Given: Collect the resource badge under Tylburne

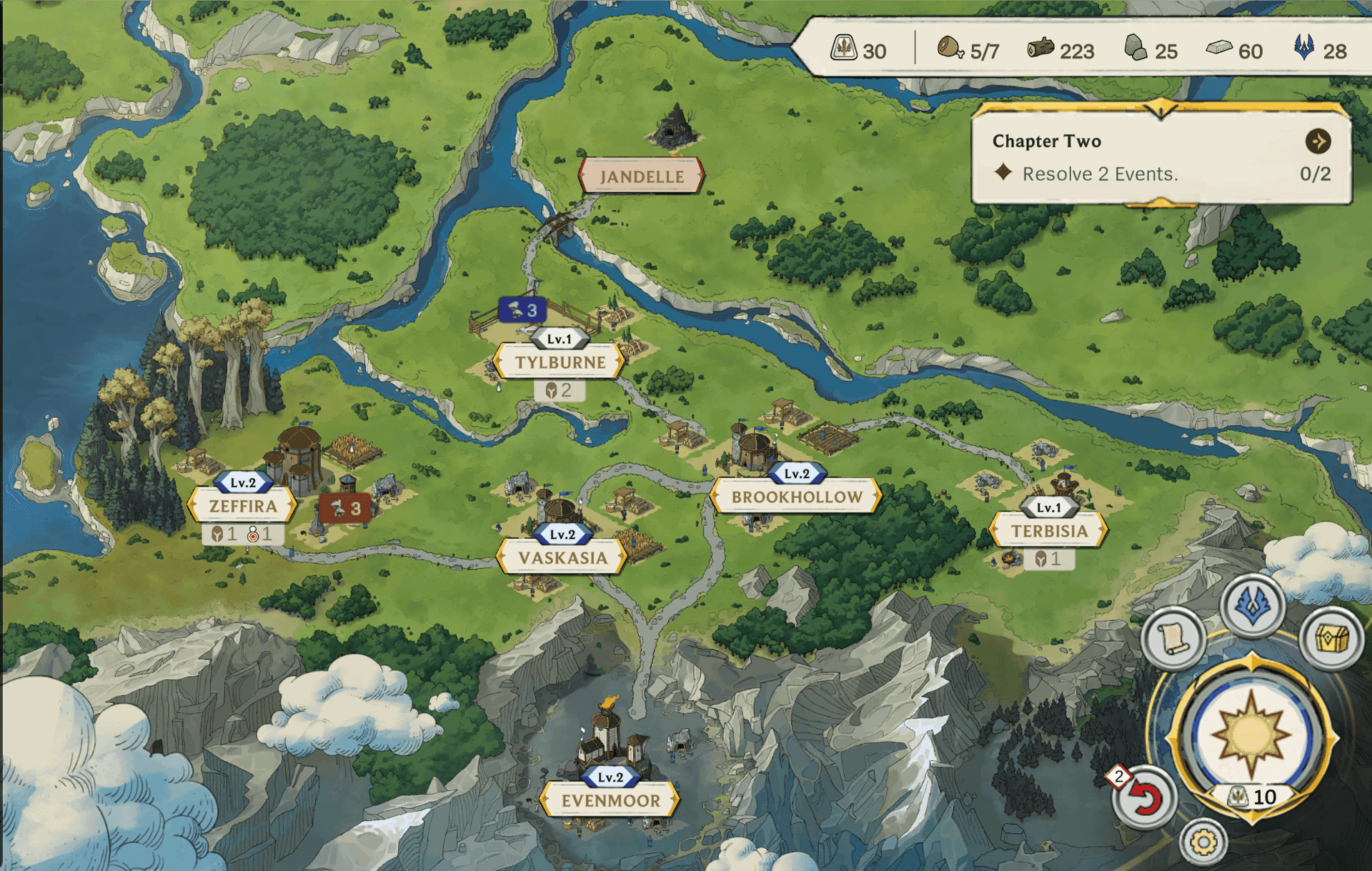Looking at the screenshot, I should click(x=560, y=390).
